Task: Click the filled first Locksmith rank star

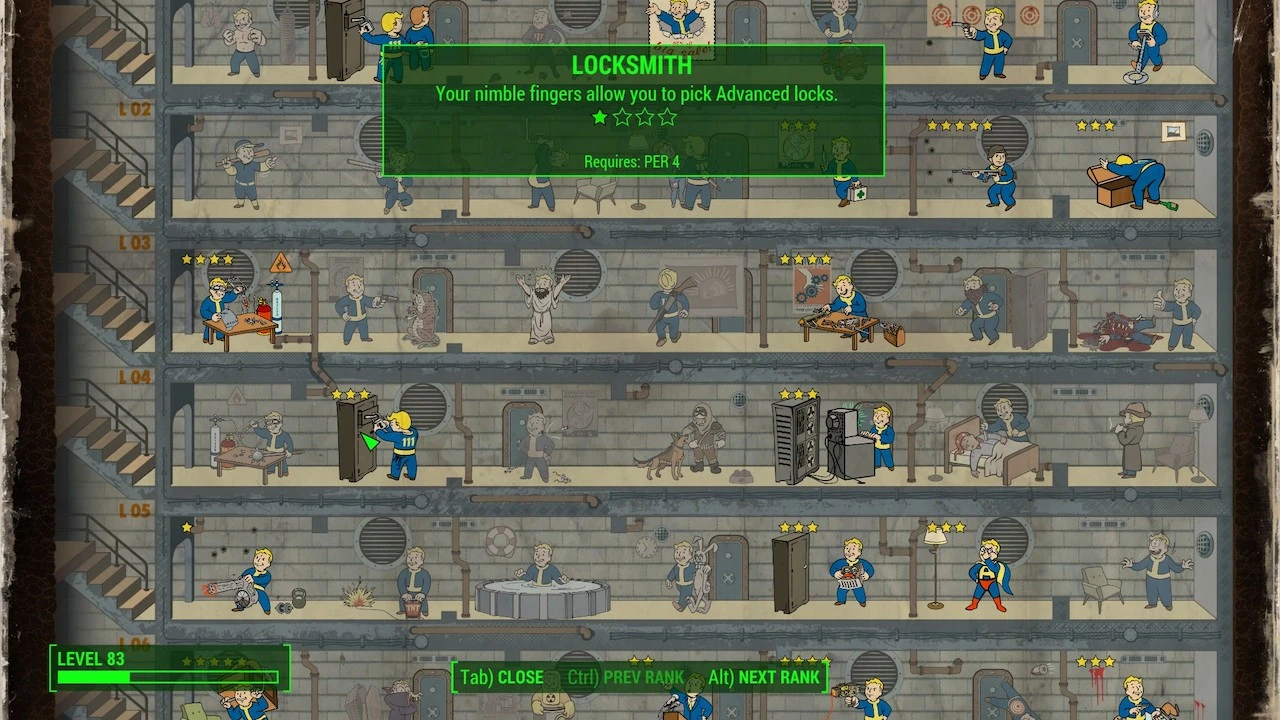Action: point(599,117)
